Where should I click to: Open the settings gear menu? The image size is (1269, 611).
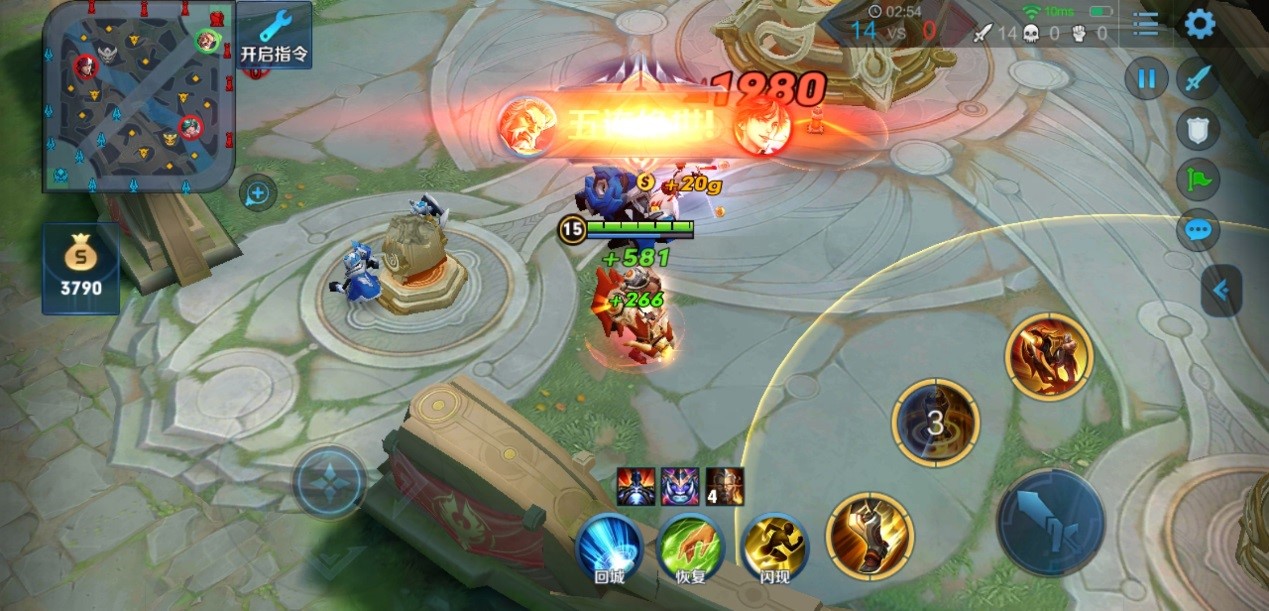click(1199, 24)
